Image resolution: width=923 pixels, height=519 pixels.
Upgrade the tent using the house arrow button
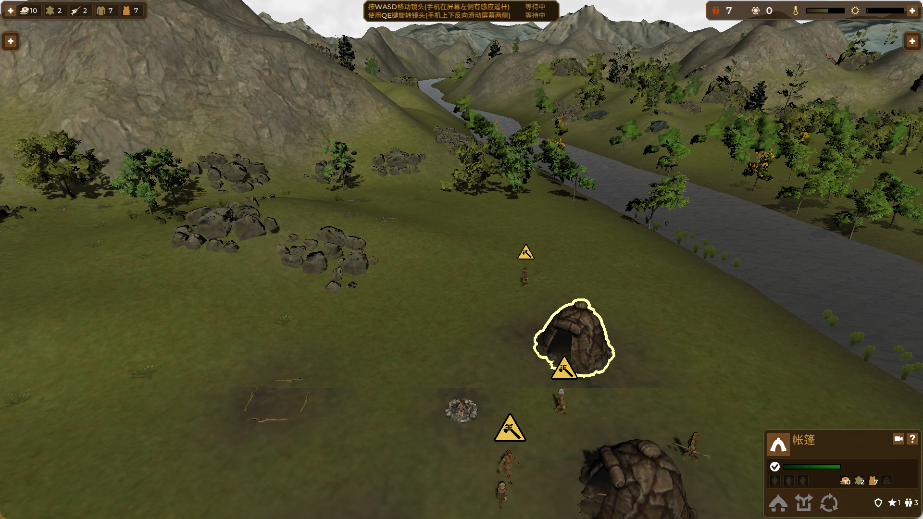[x=778, y=503]
